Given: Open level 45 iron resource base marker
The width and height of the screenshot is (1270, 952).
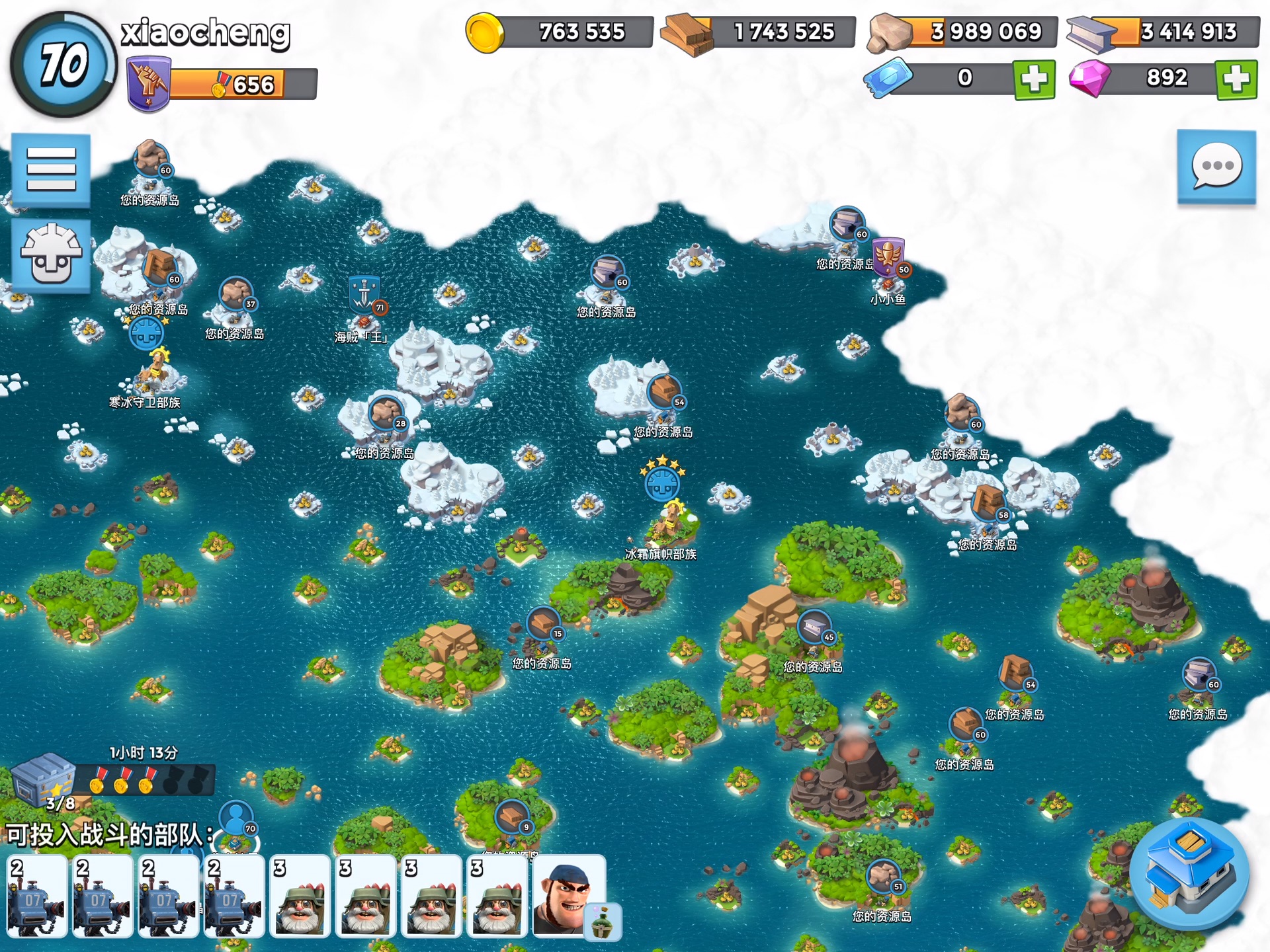Looking at the screenshot, I should (814, 627).
